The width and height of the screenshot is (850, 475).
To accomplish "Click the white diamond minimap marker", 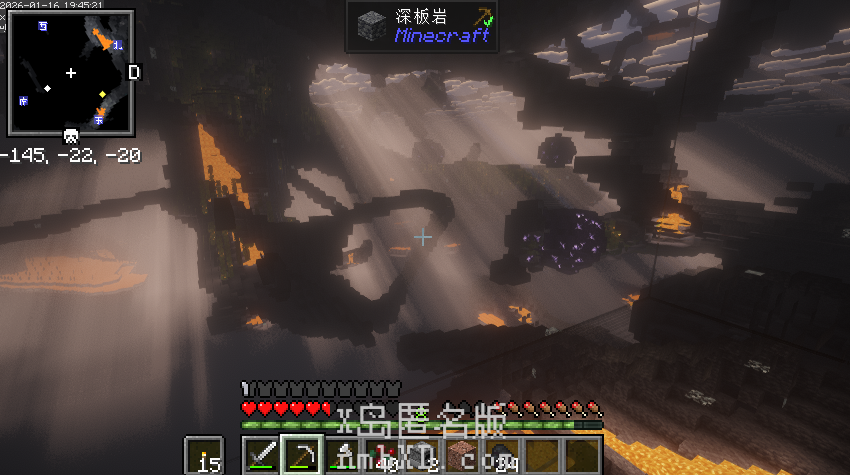I will tap(47, 88).
